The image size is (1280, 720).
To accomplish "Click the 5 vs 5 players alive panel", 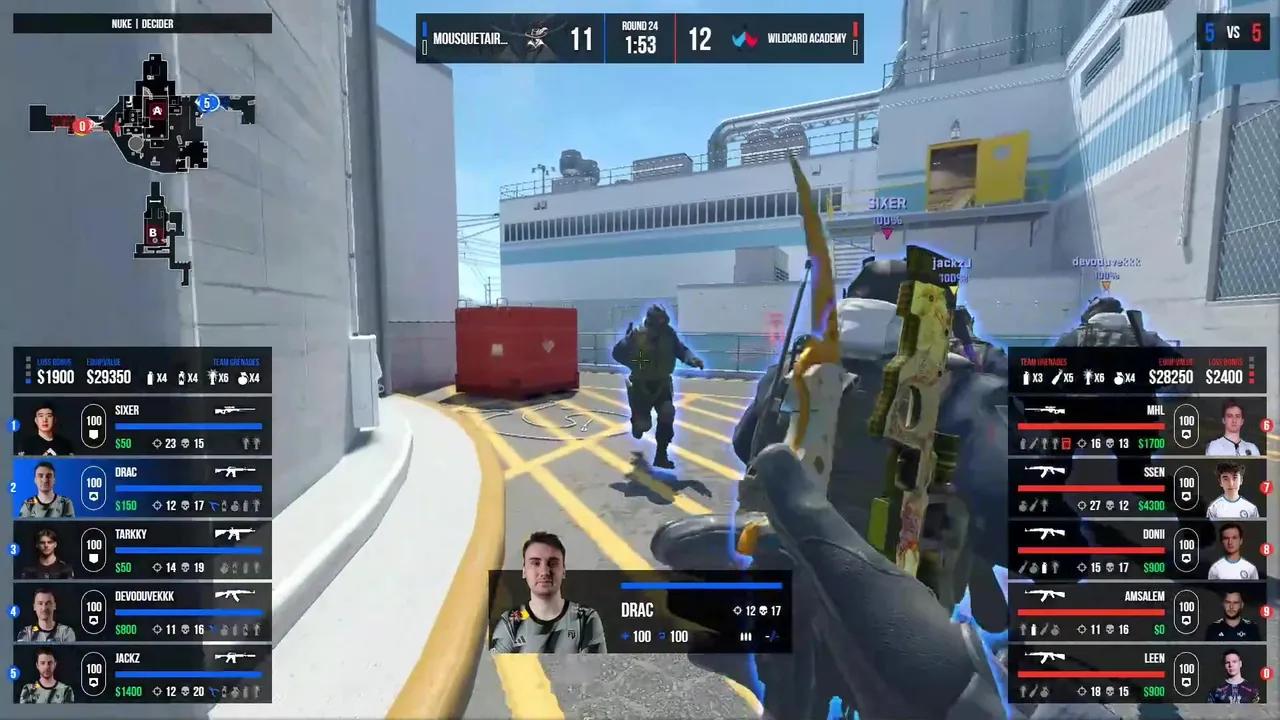I will (x=1232, y=33).
